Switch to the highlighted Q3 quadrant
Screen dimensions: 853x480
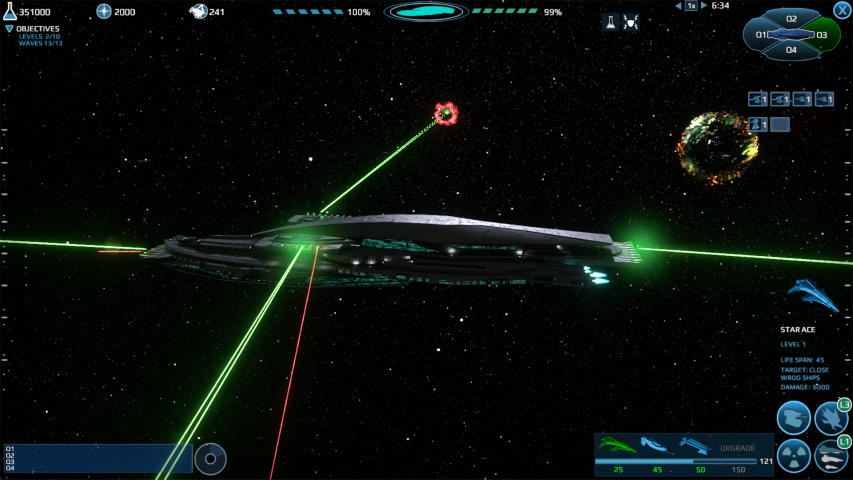pos(822,35)
